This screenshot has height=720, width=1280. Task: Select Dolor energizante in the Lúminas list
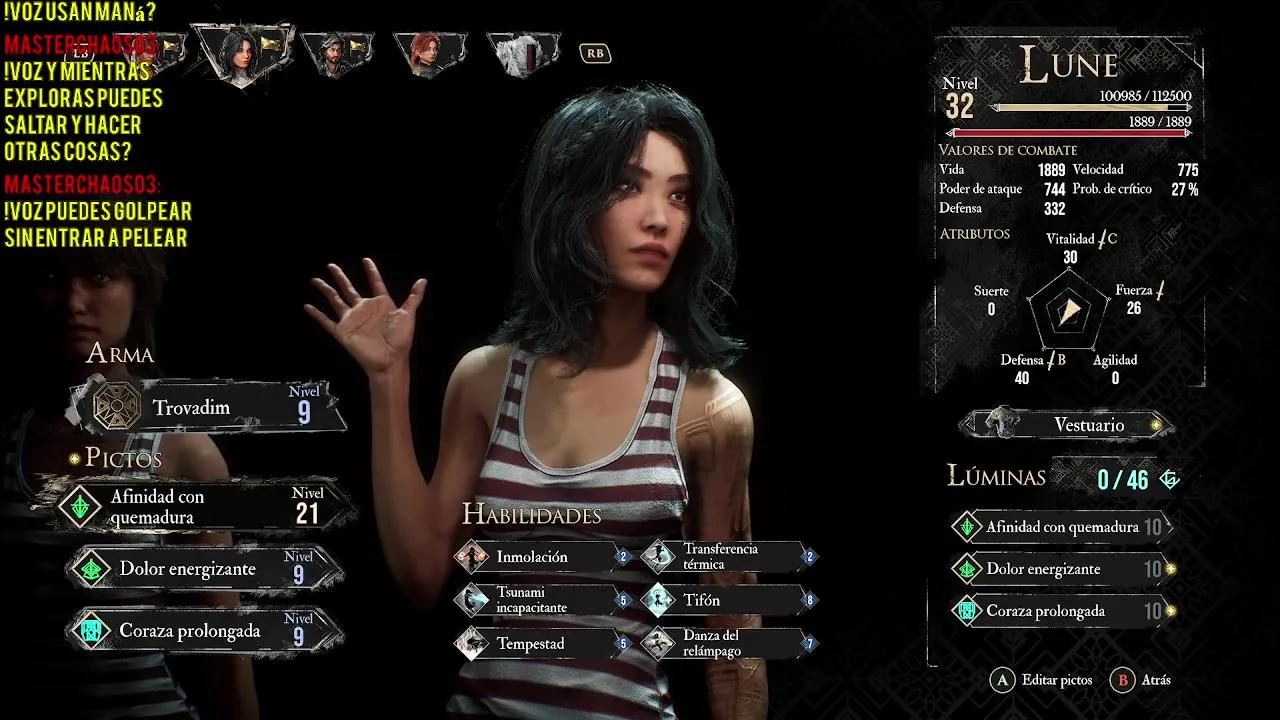pyautogui.click(x=1060, y=569)
